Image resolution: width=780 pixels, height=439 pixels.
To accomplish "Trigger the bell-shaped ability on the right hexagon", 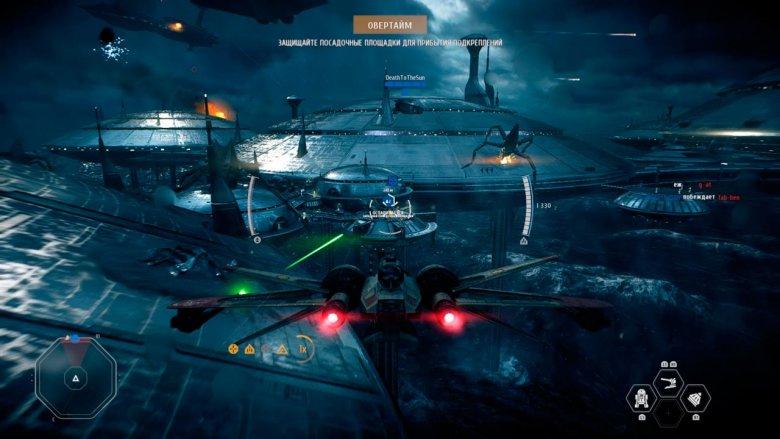I will pyautogui.click(x=696, y=399).
